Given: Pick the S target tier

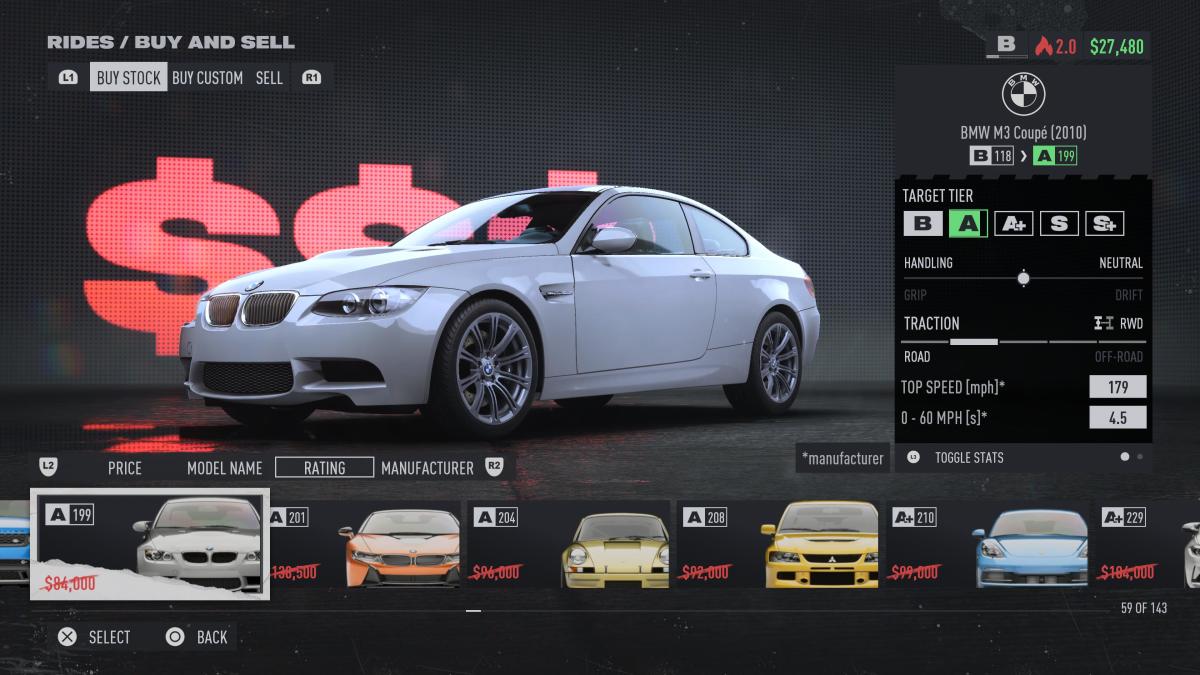Looking at the screenshot, I should pos(1059,223).
